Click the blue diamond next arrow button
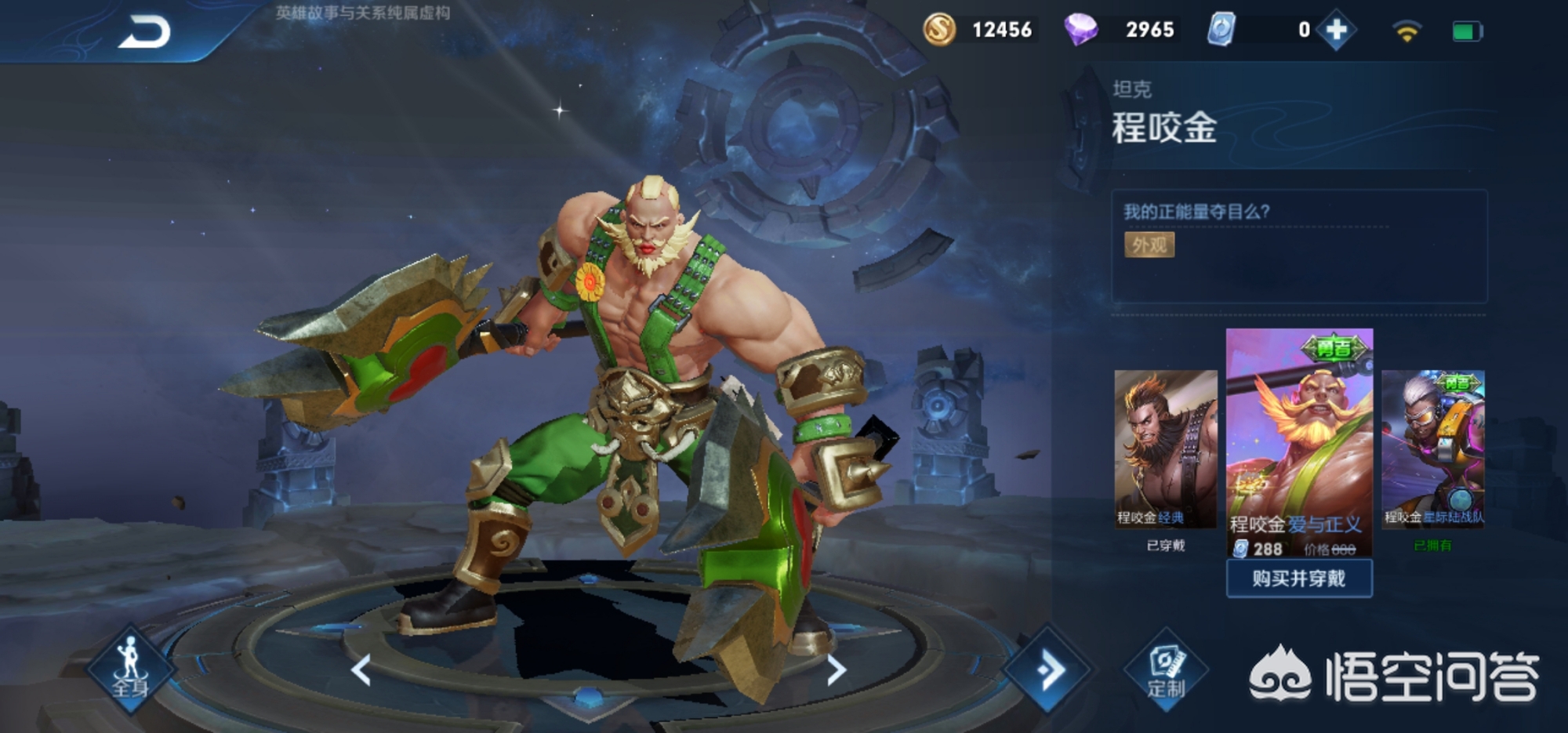This screenshot has height=733, width=1568. [1048, 669]
